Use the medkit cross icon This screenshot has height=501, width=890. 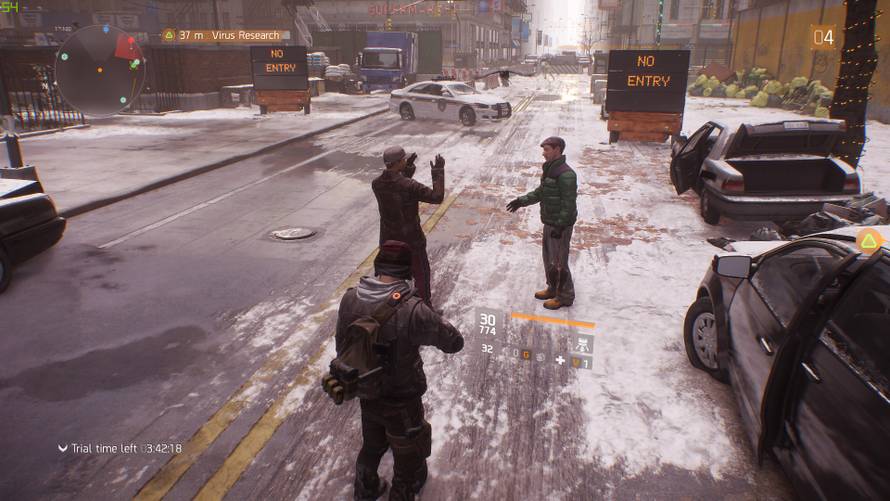pos(560,360)
